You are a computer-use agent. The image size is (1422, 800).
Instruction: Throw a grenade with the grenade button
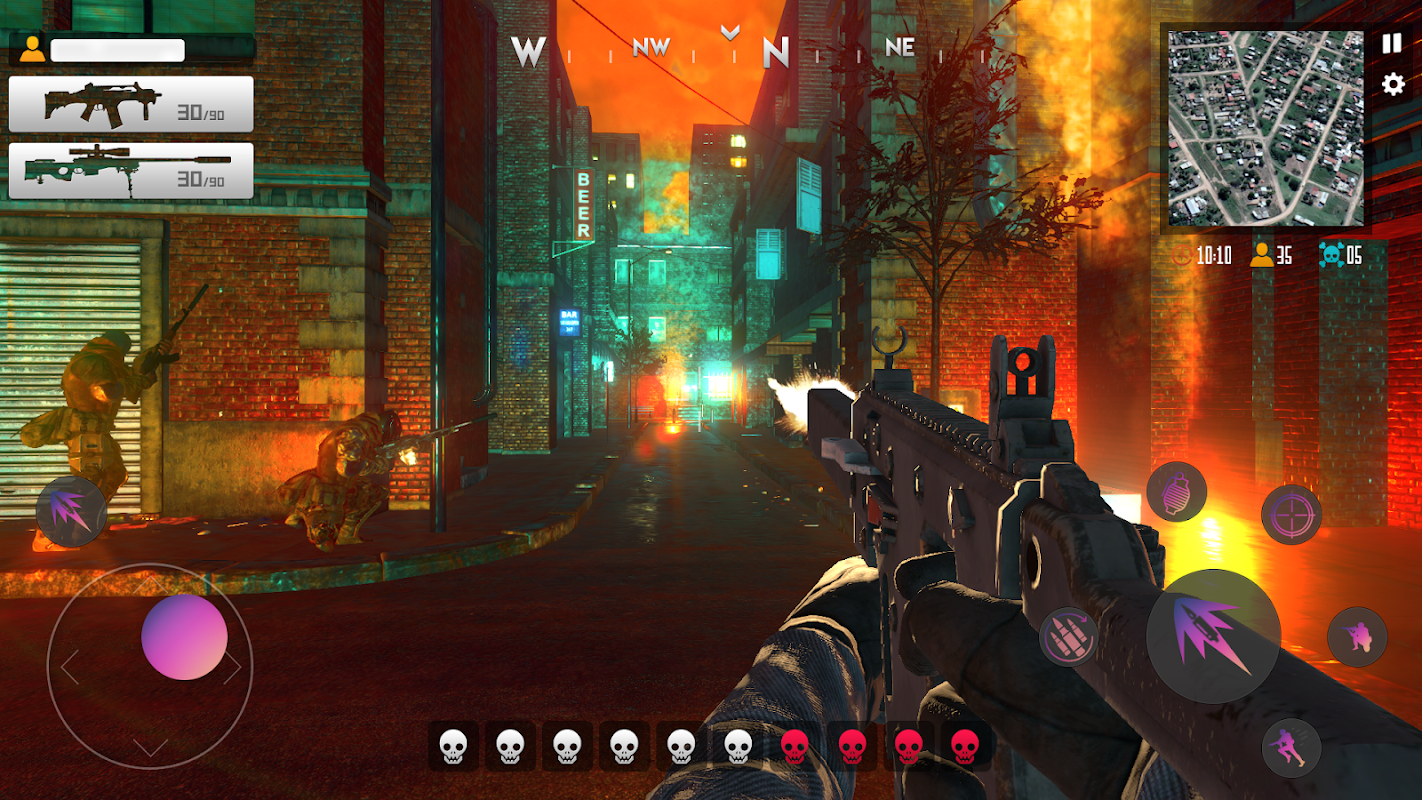[x=1176, y=492]
